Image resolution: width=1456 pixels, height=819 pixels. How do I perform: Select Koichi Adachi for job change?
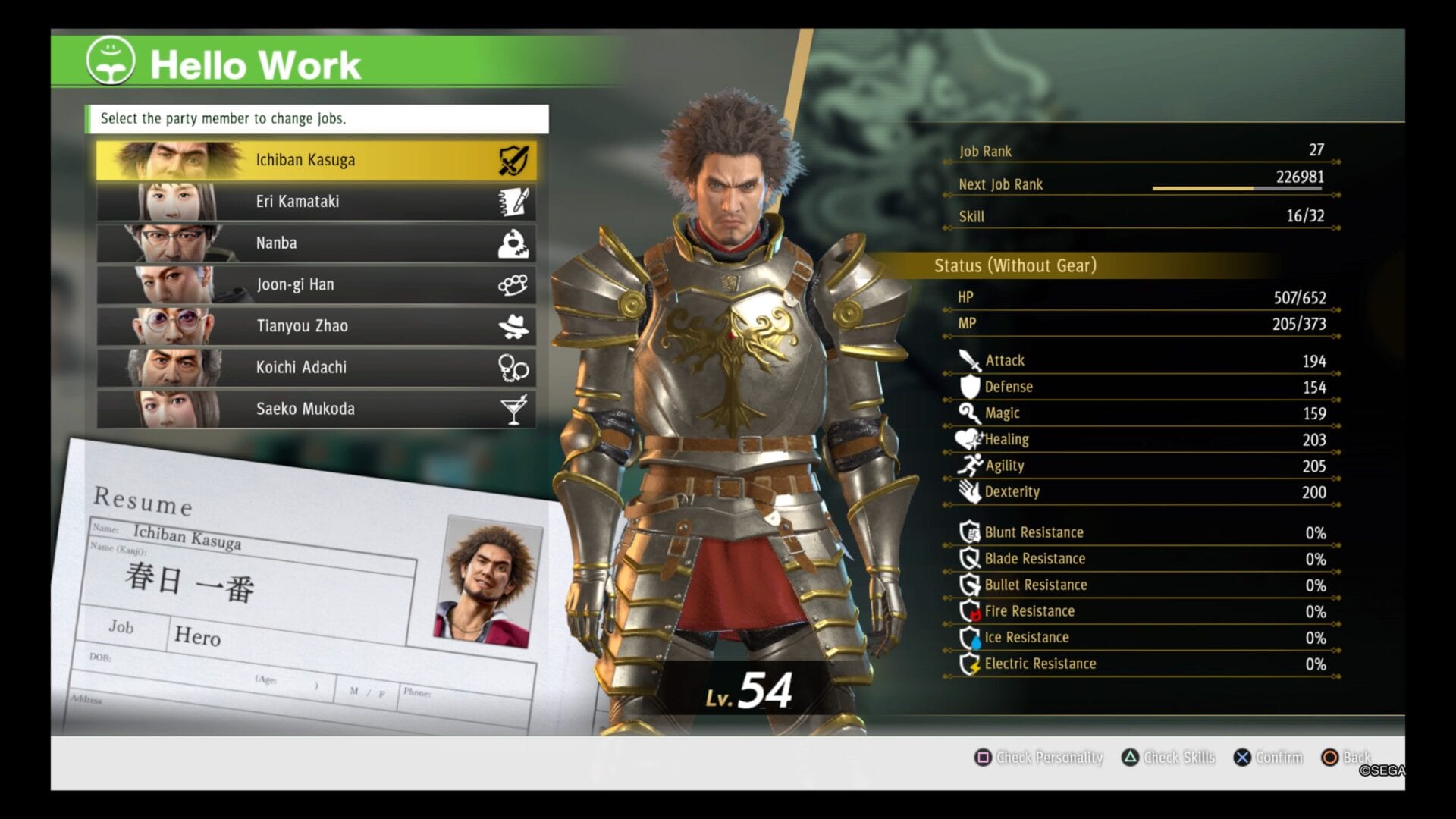point(316,368)
